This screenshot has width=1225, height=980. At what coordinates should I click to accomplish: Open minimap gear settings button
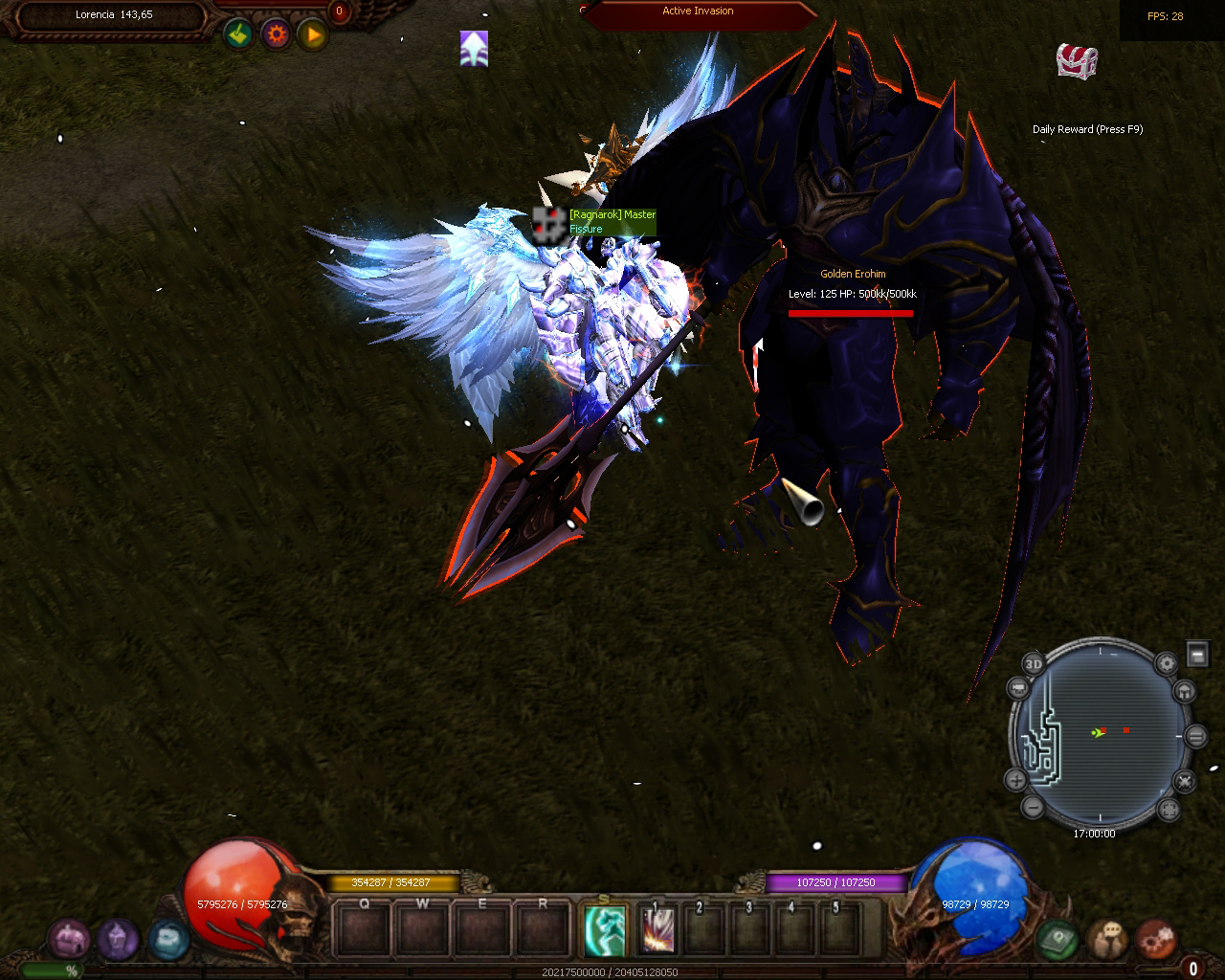1166,663
